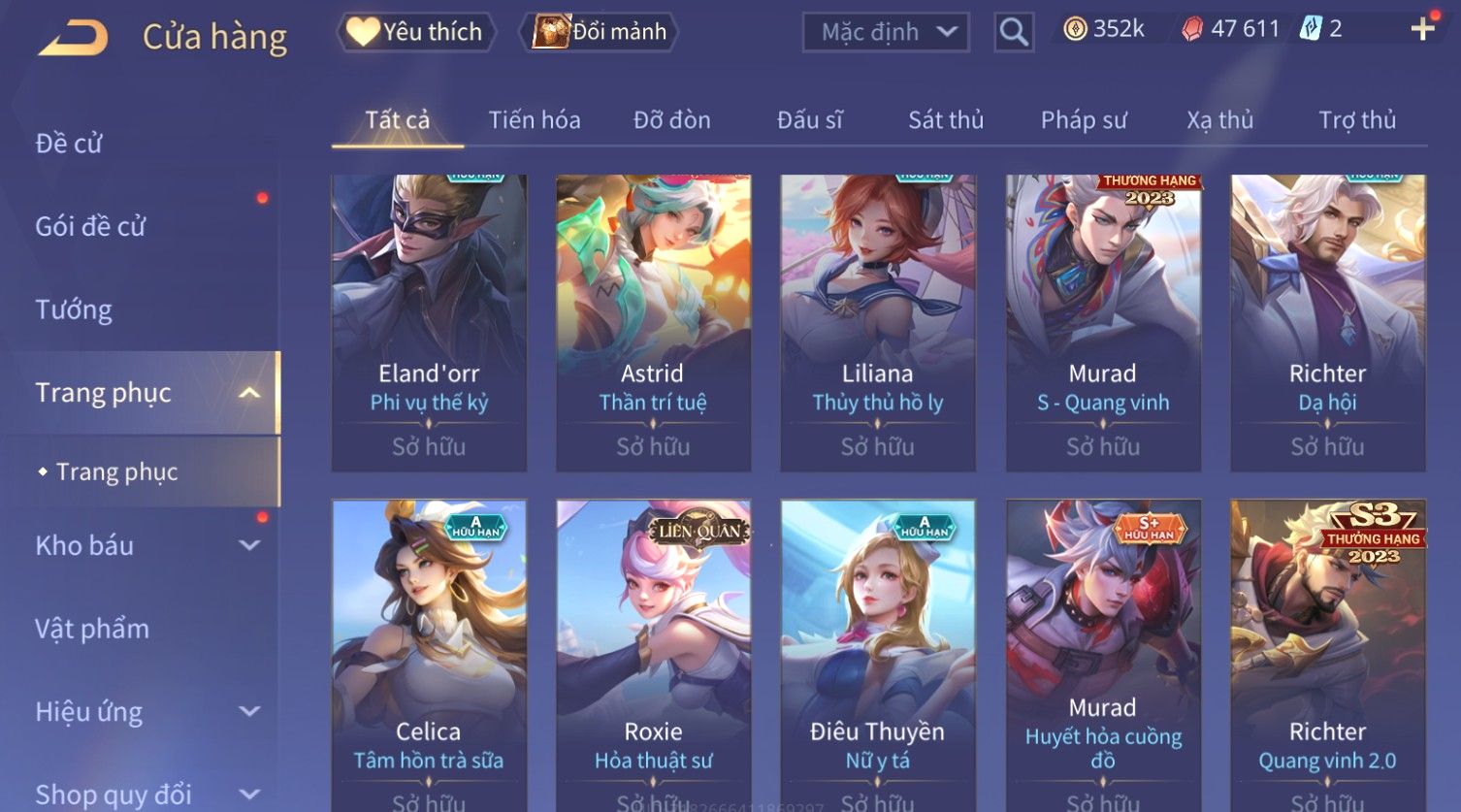
Task: Open the Đổi mảnh fragment exchange
Action: pyautogui.click(x=601, y=32)
